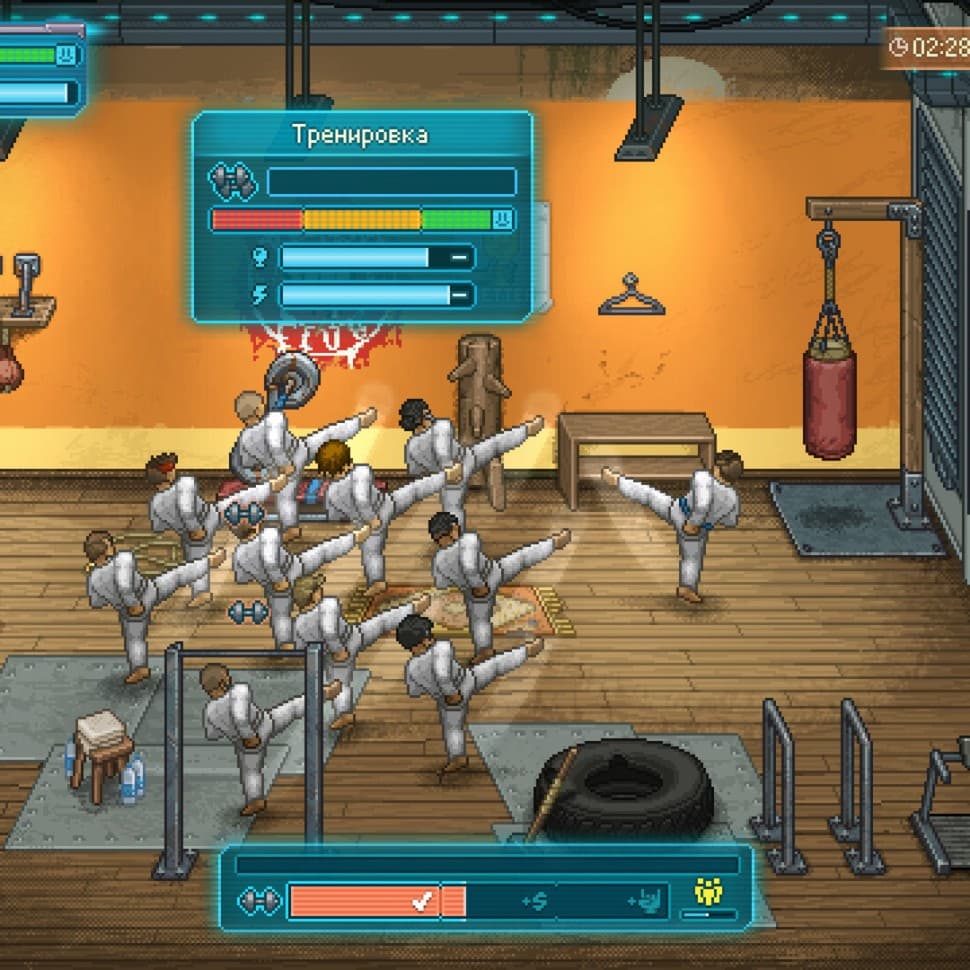Select the dumbbell icon in the bottom progress panel
This screenshot has height=970, width=970.
click(257, 901)
